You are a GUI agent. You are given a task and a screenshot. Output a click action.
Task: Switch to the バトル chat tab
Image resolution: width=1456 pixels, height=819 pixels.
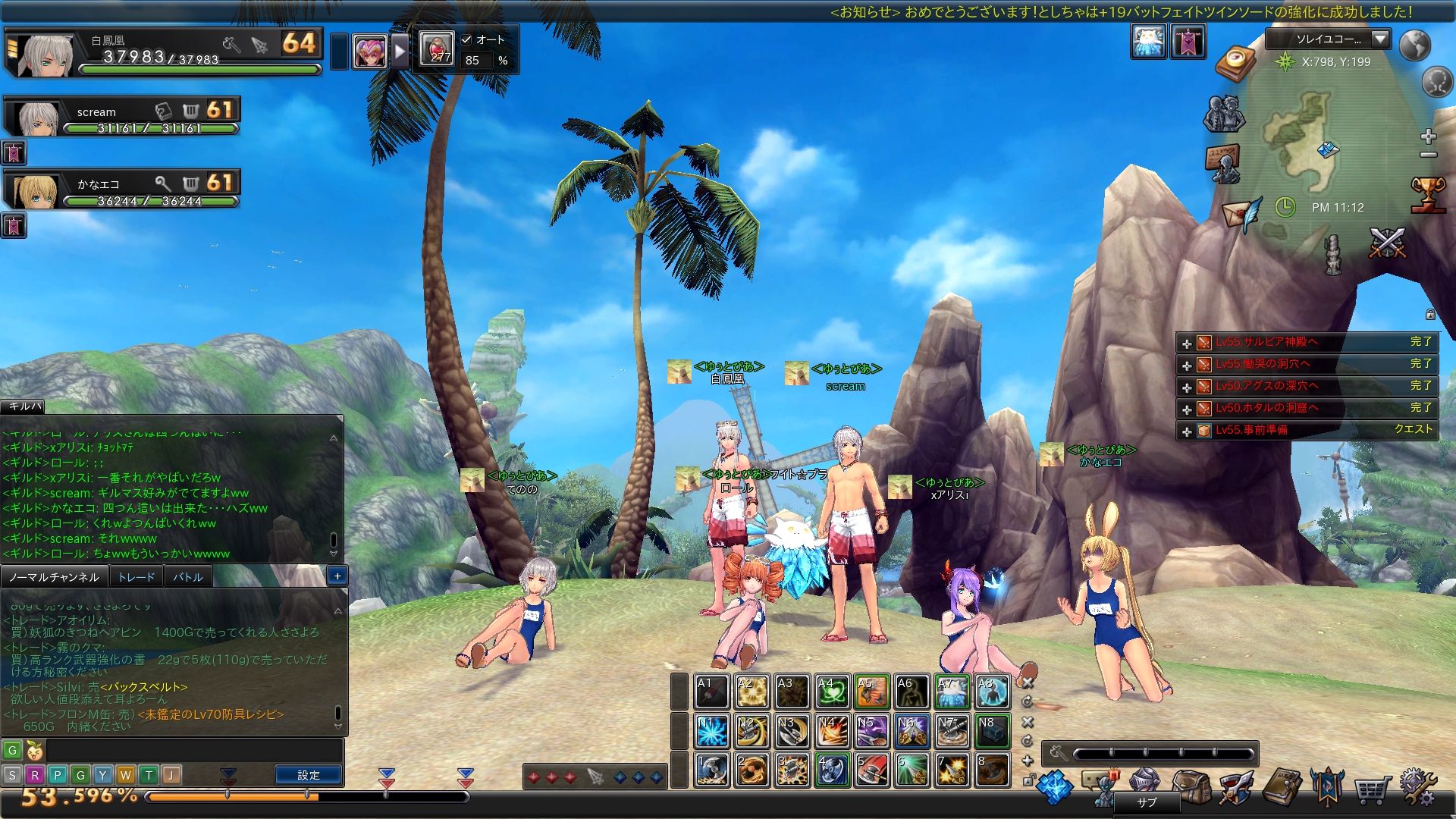pyautogui.click(x=187, y=577)
